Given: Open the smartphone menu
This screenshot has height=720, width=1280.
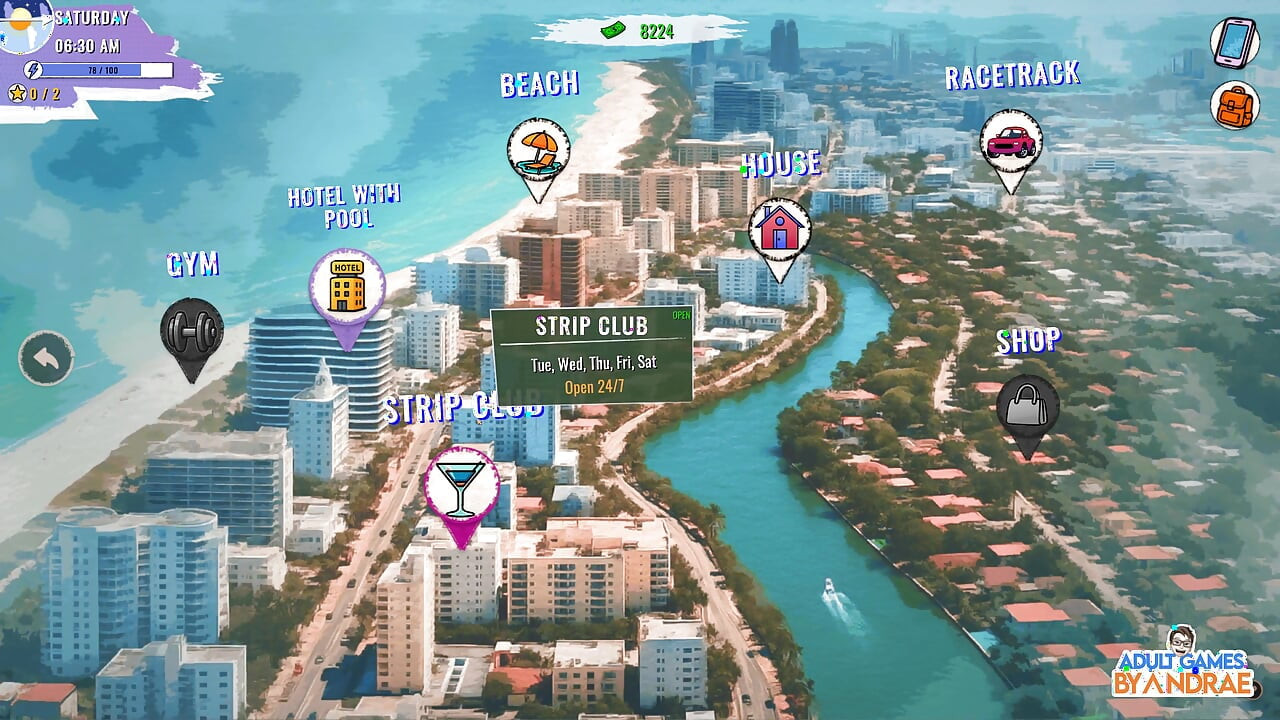Looking at the screenshot, I should pyautogui.click(x=1235, y=42).
